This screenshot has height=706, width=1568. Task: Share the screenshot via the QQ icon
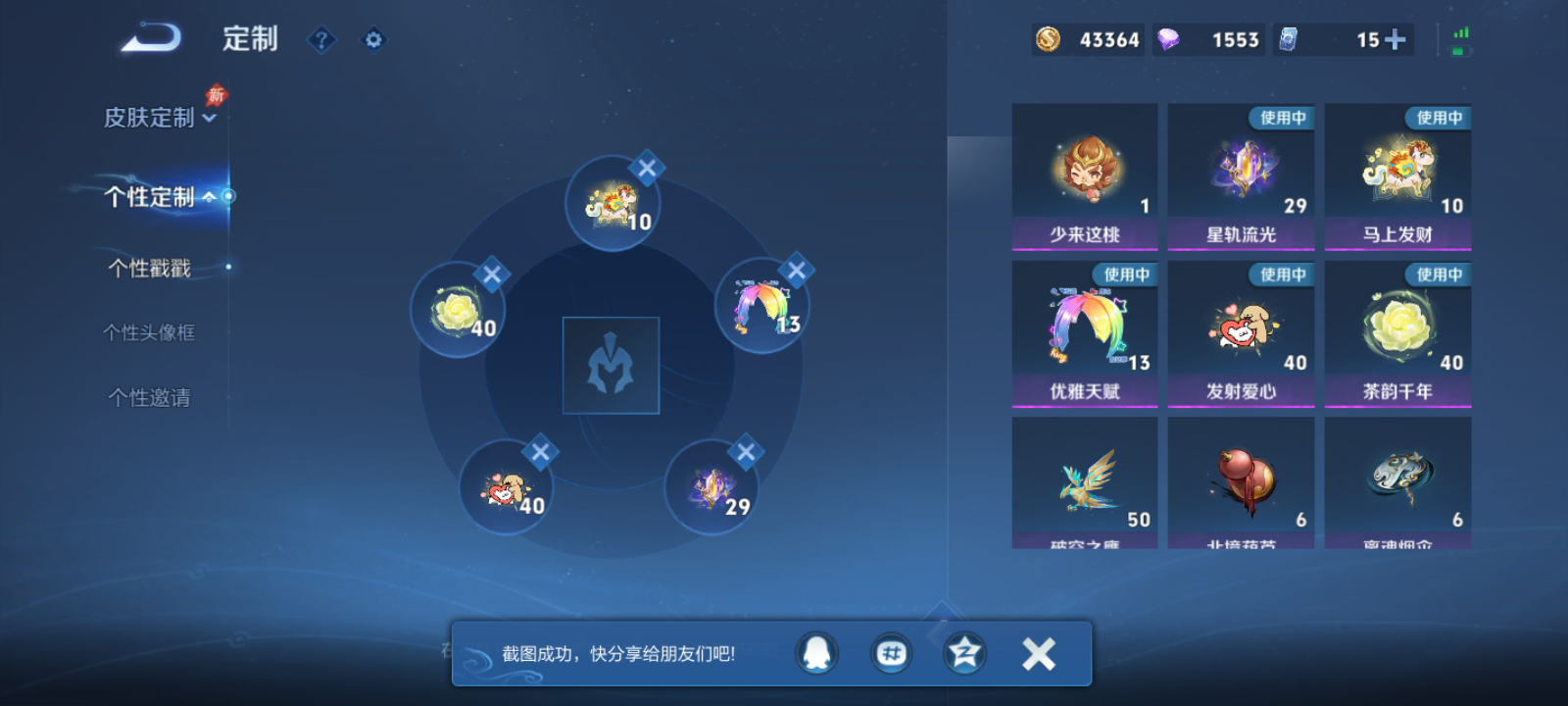pos(816,652)
